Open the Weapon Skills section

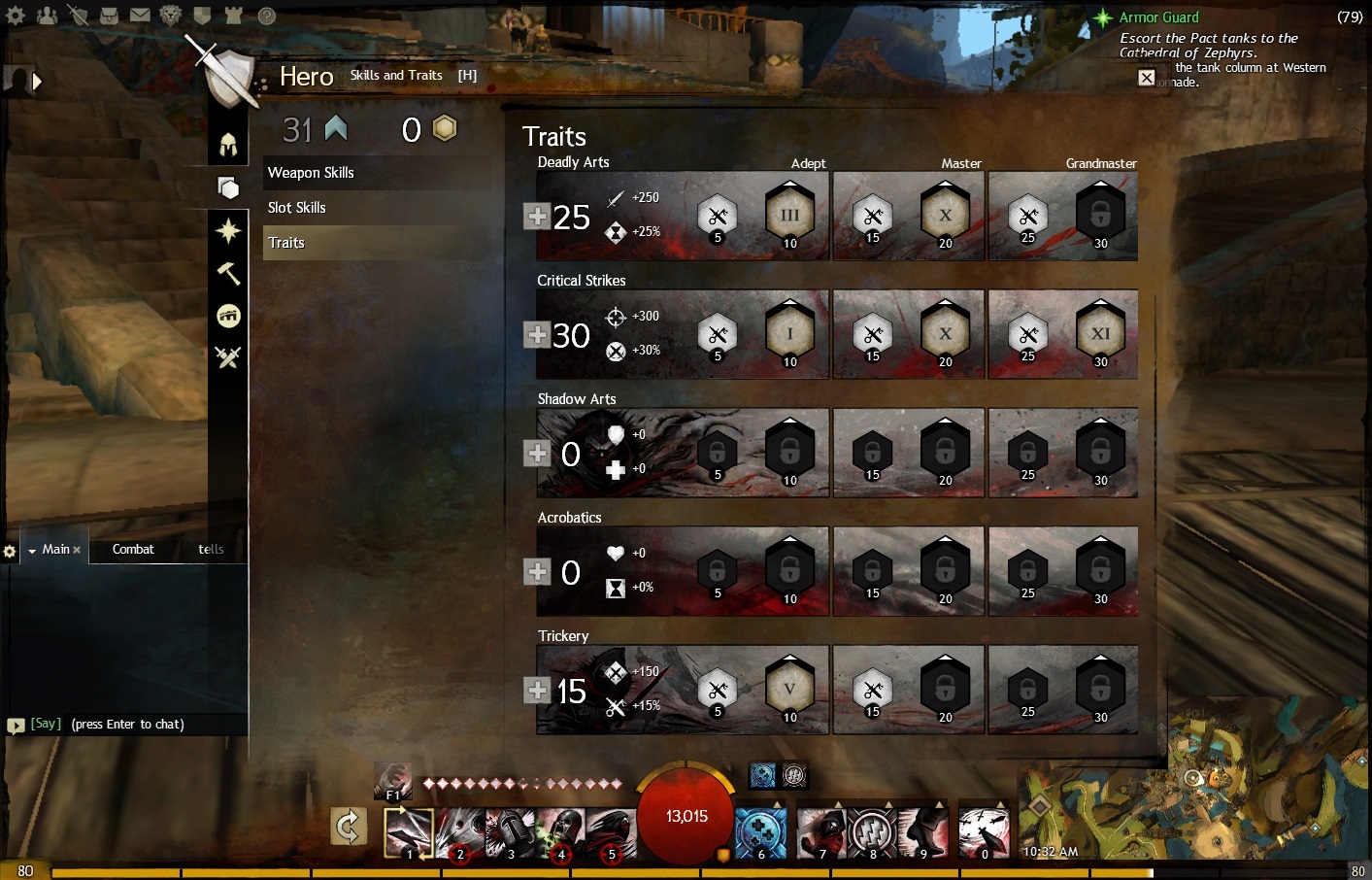[311, 173]
